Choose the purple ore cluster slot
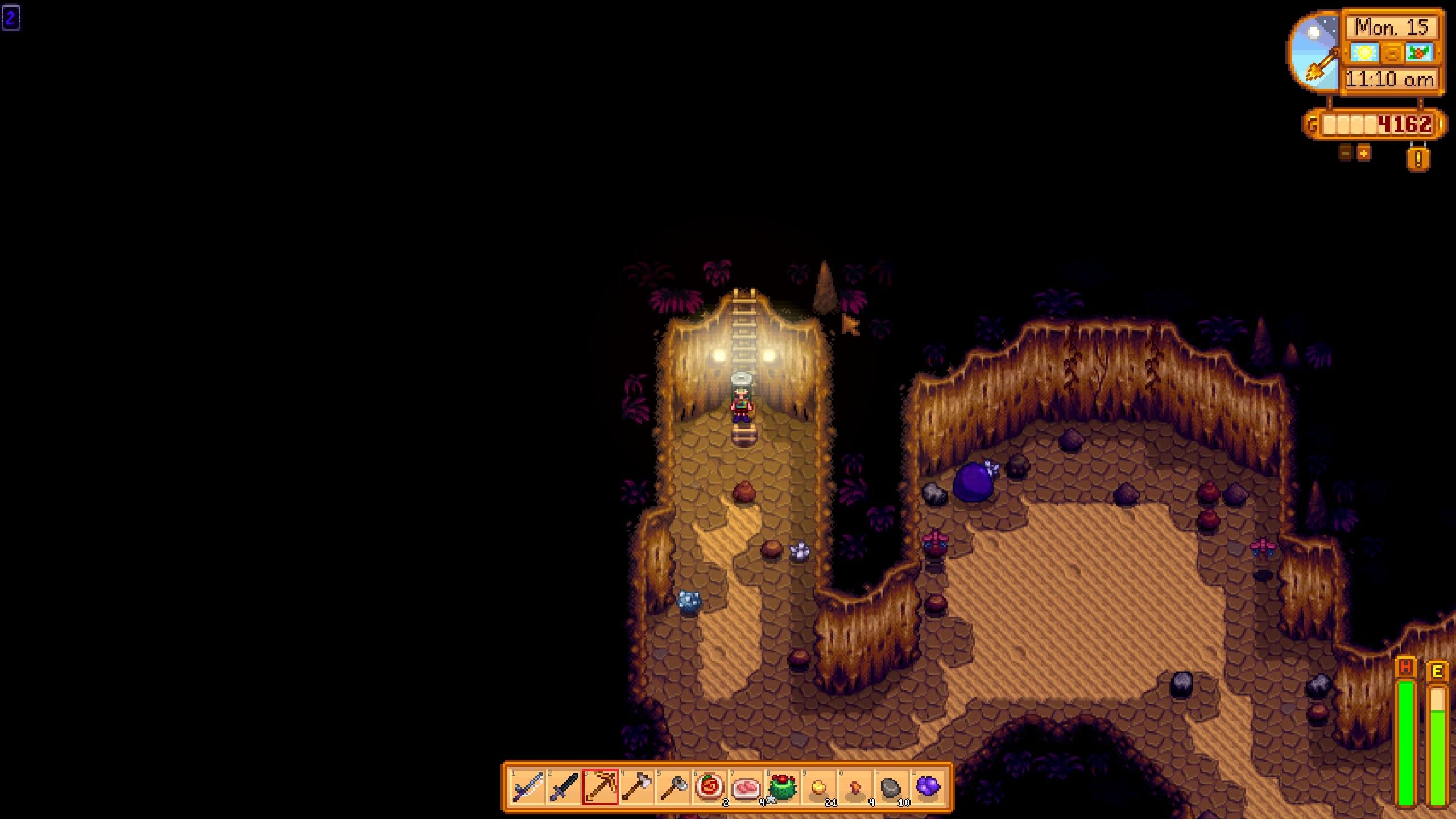1456x819 pixels. pos(928,788)
